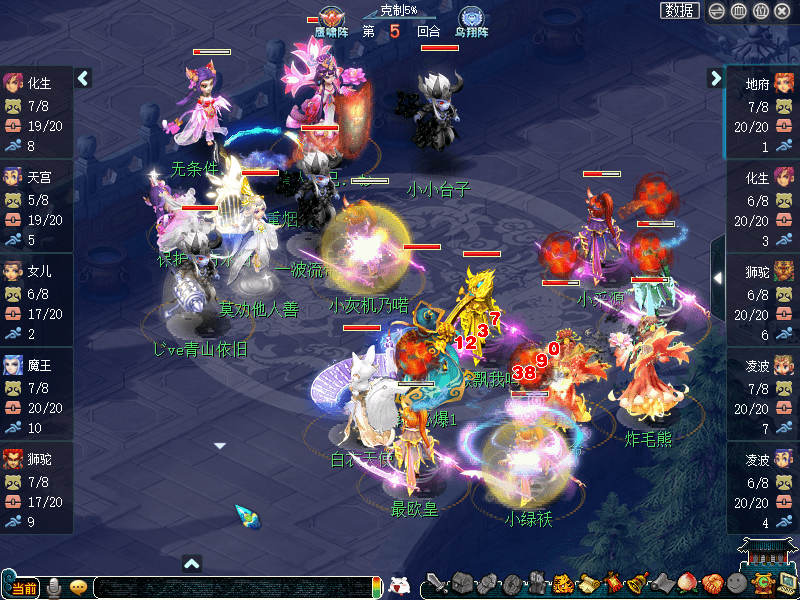The width and height of the screenshot is (800, 600).
Task: Switch the 当前 chat channel button
Action: coord(24,588)
